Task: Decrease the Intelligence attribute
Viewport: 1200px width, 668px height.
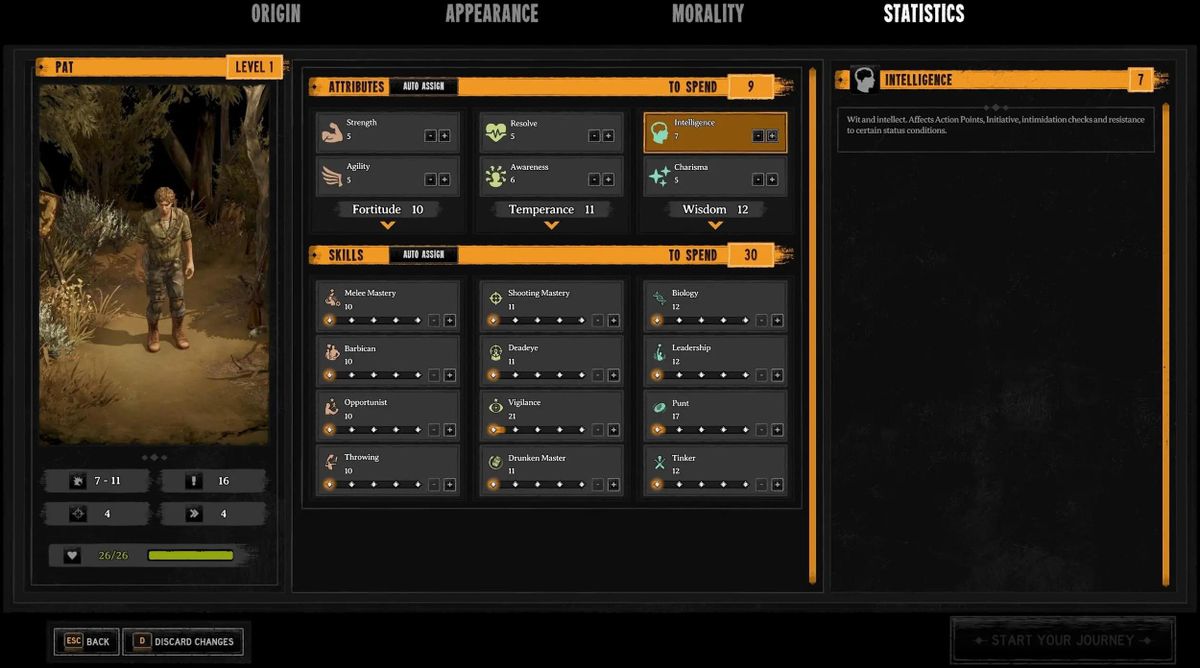Action: click(x=758, y=136)
